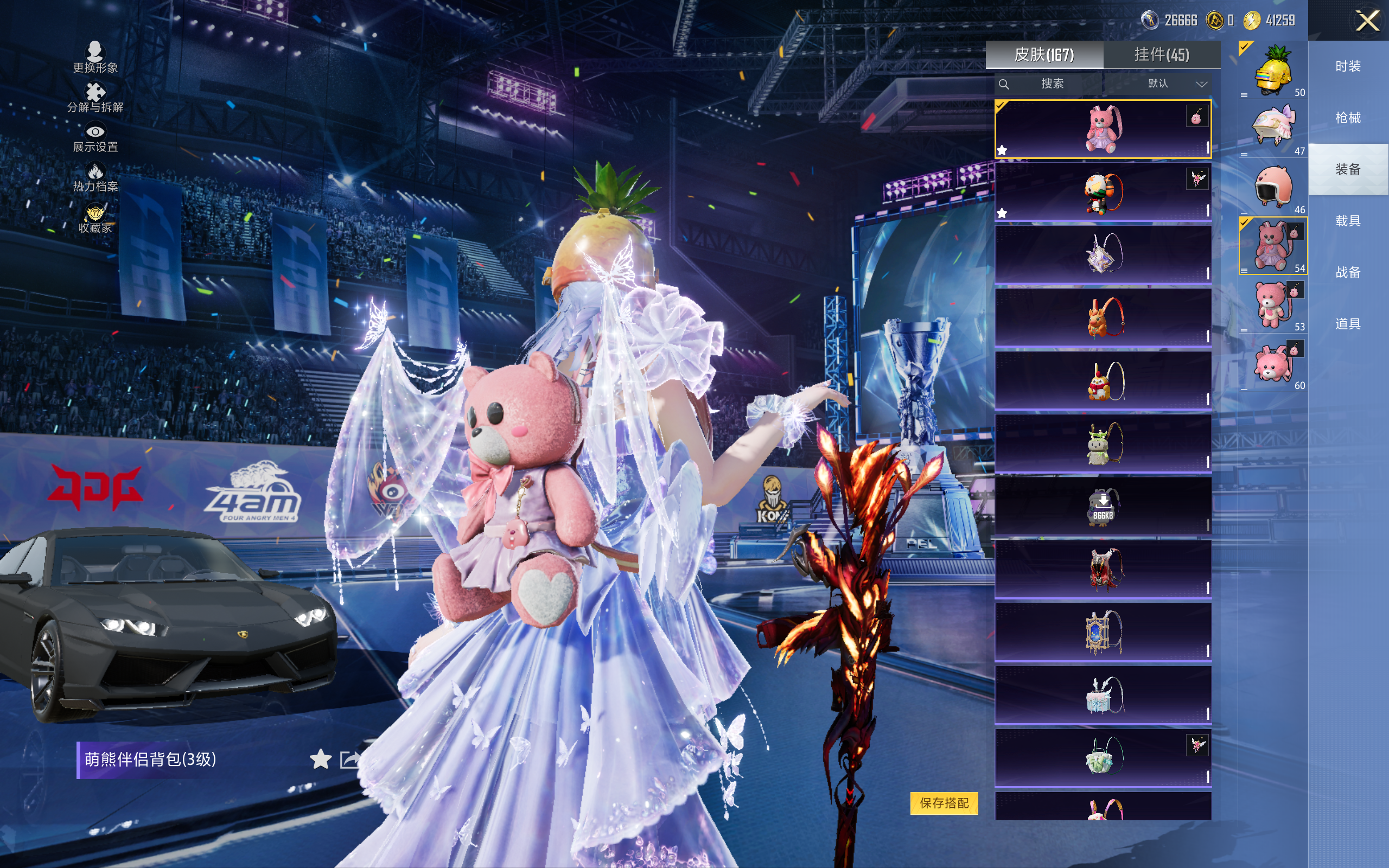Open the 默认 sort dropdown
Screen dimensions: 1389x868
tap(1177, 84)
